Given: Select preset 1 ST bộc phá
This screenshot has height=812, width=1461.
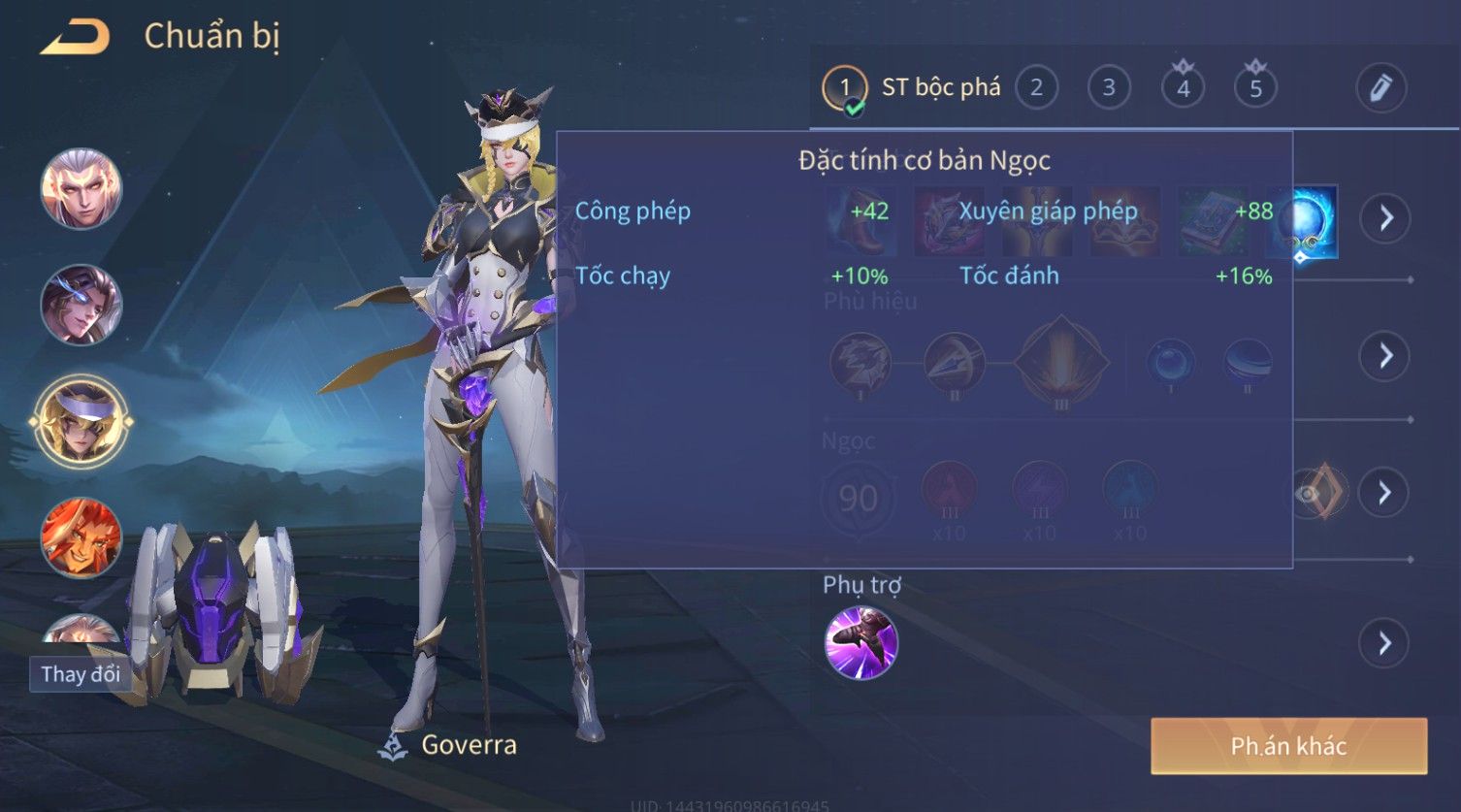Looking at the screenshot, I should point(845,88).
